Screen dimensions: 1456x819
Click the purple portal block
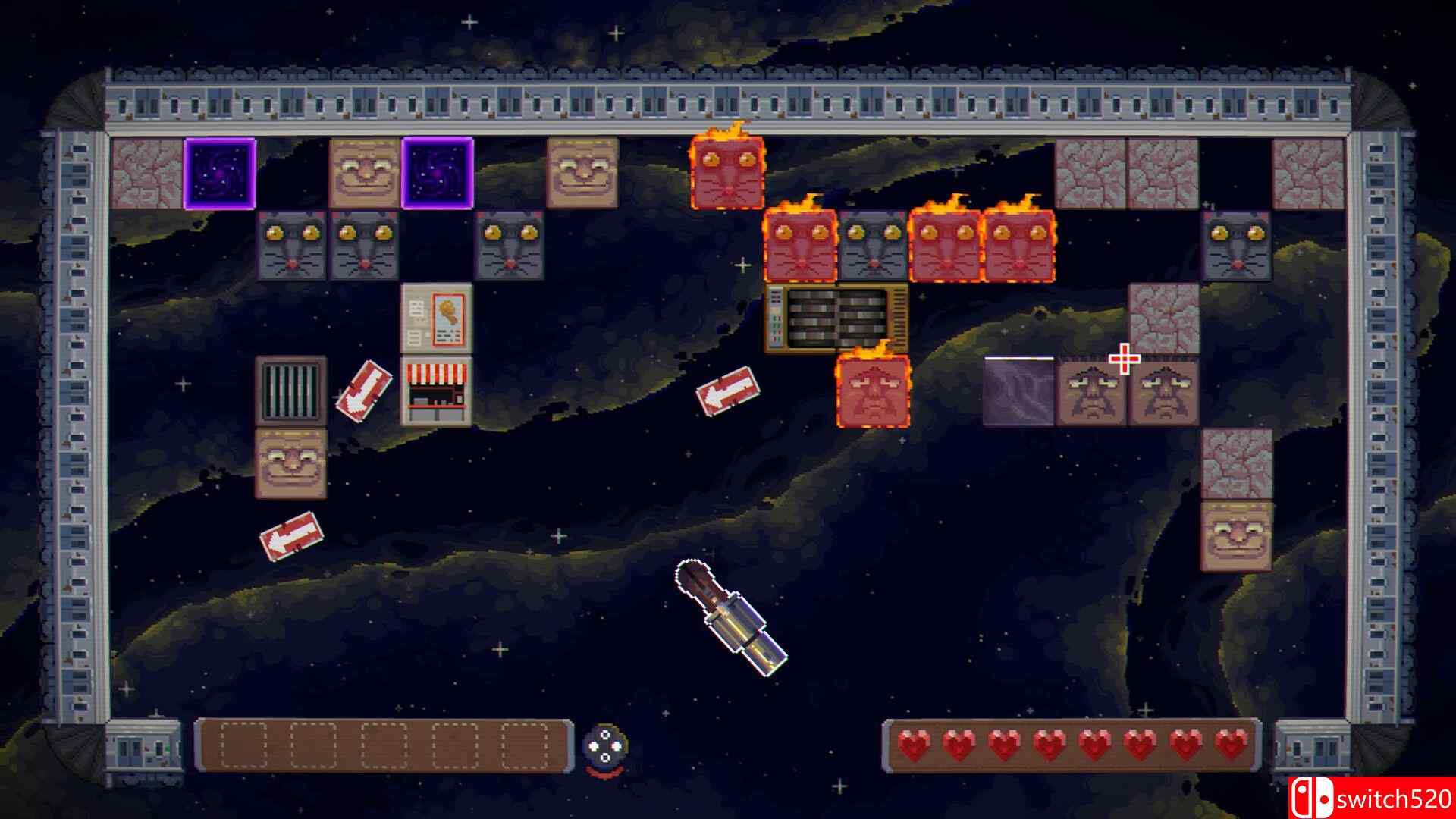click(220, 173)
